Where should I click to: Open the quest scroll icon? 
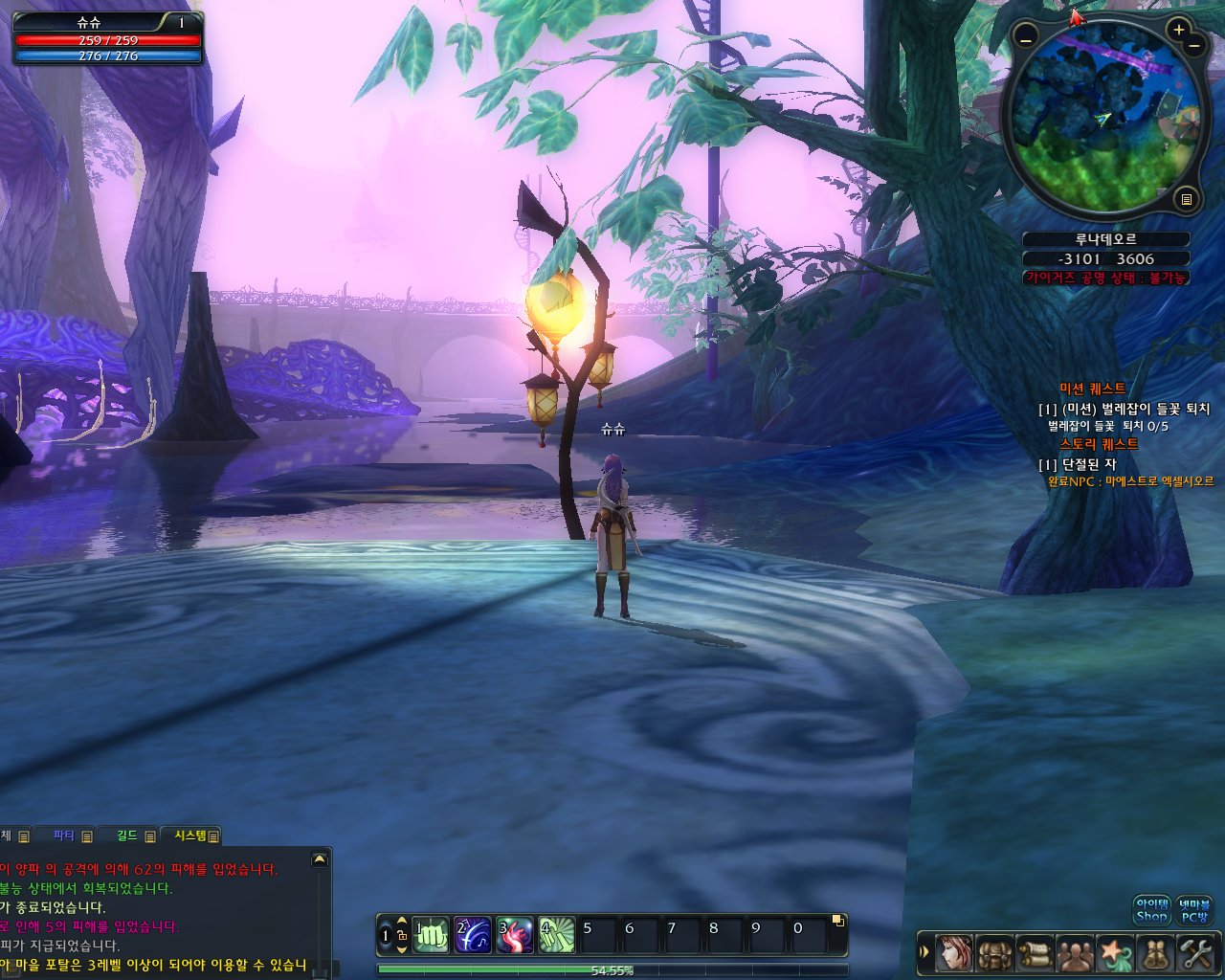pos(1035,953)
